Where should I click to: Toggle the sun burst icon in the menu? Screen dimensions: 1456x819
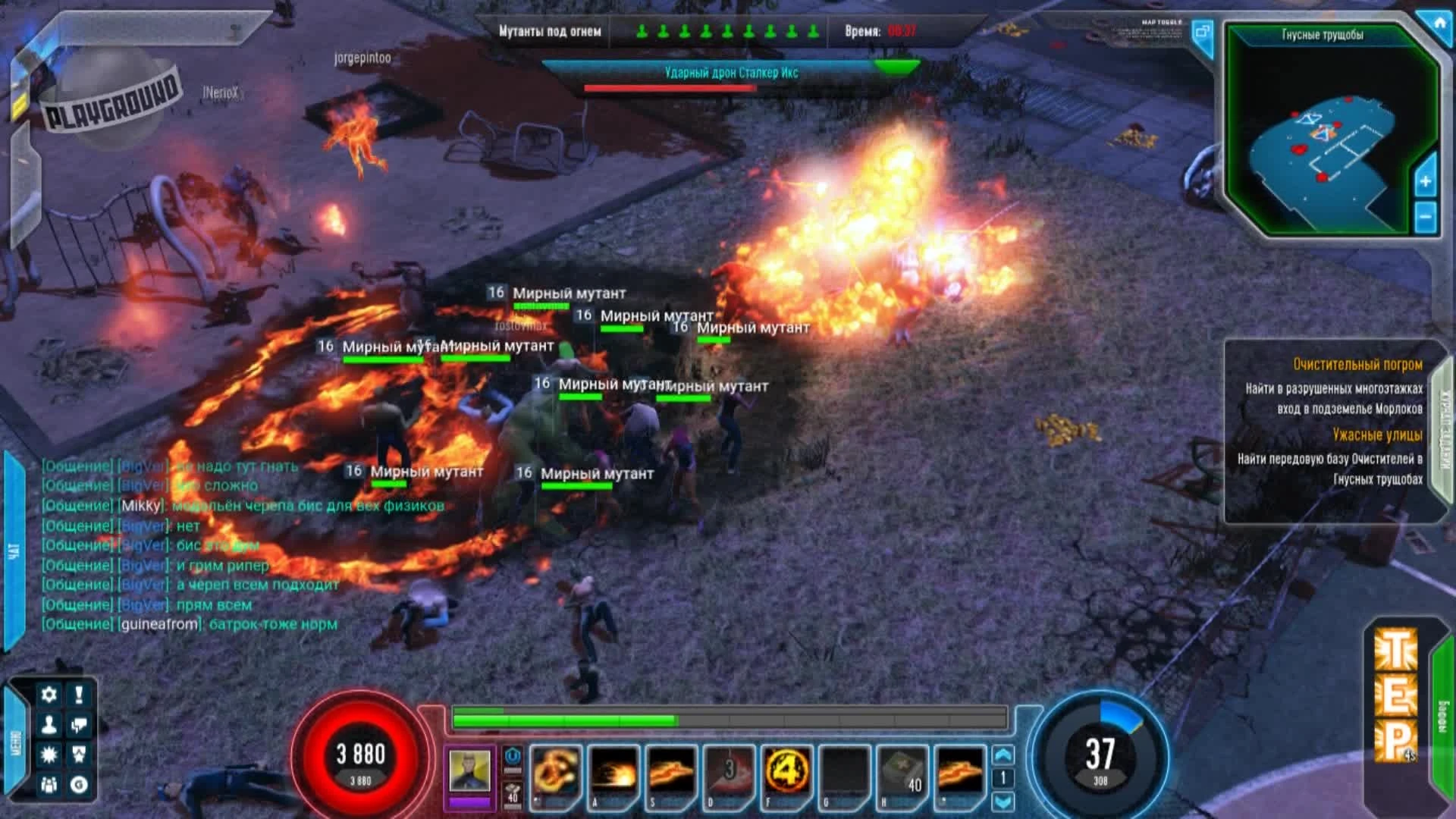pyautogui.click(x=49, y=754)
